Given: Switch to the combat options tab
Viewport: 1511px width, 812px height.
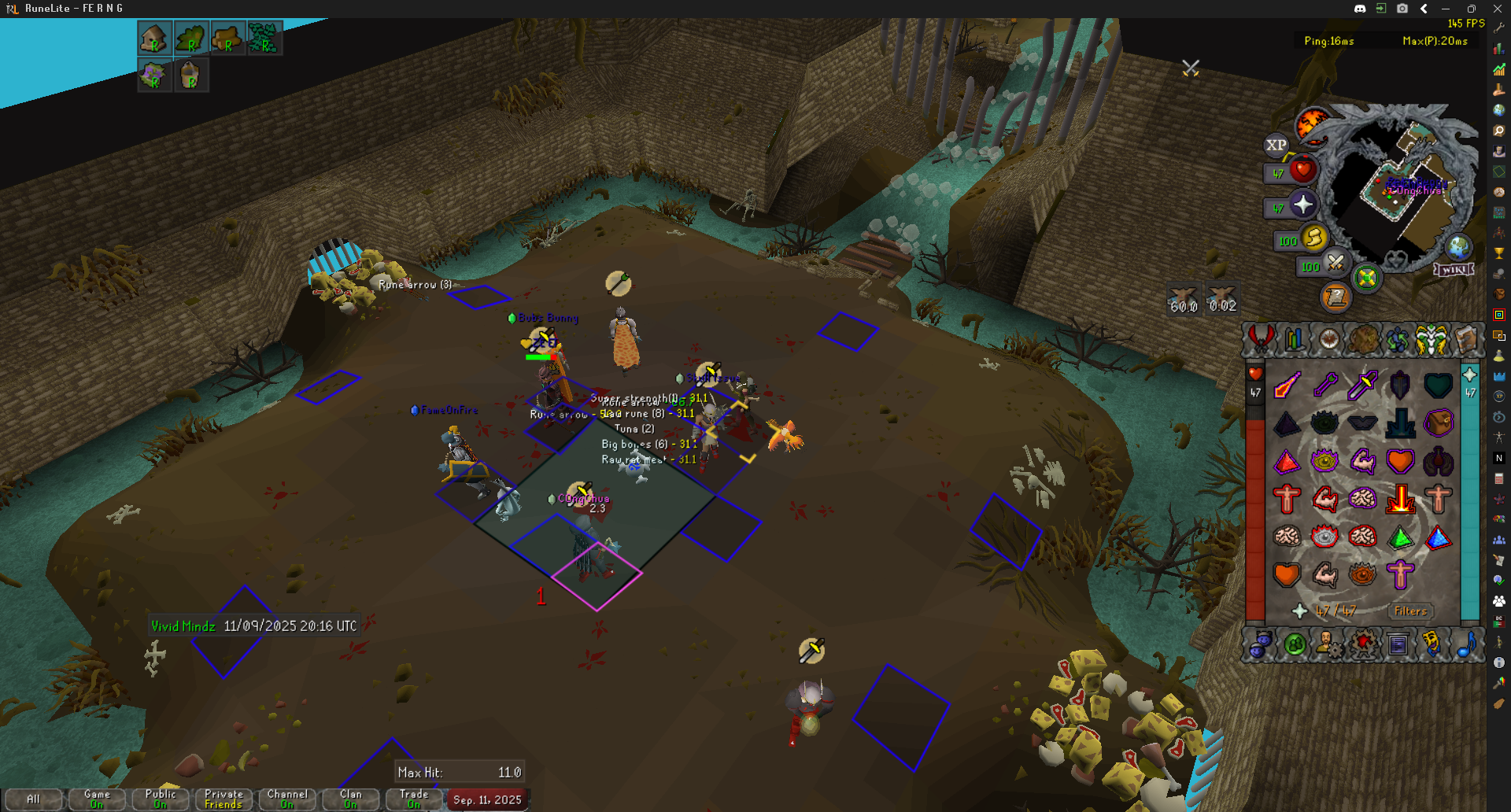Looking at the screenshot, I should 1260,339.
